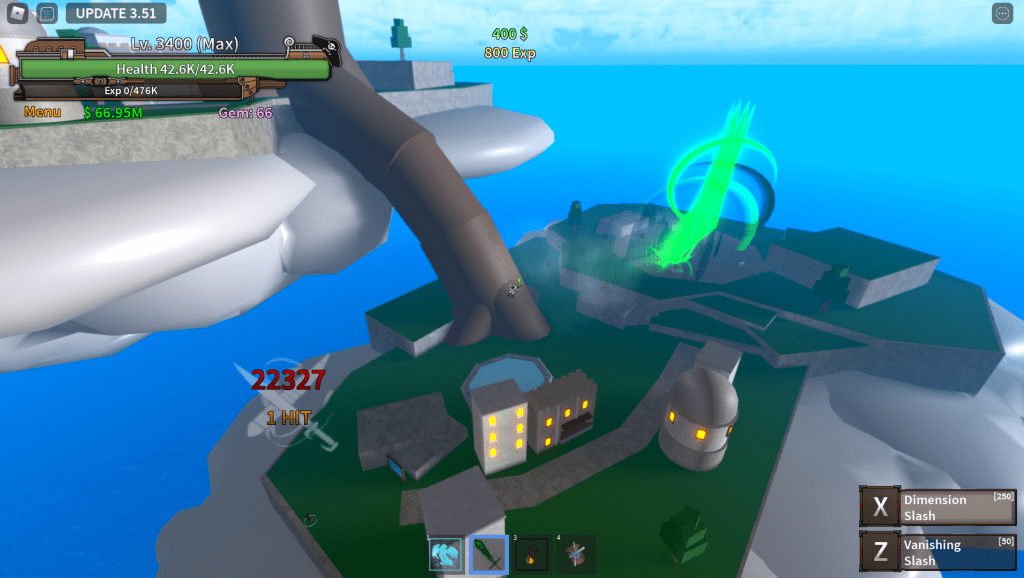Screen dimensions: 1024x578
Task: Use the Vanishing Slash skill
Action: tap(937, 552)
